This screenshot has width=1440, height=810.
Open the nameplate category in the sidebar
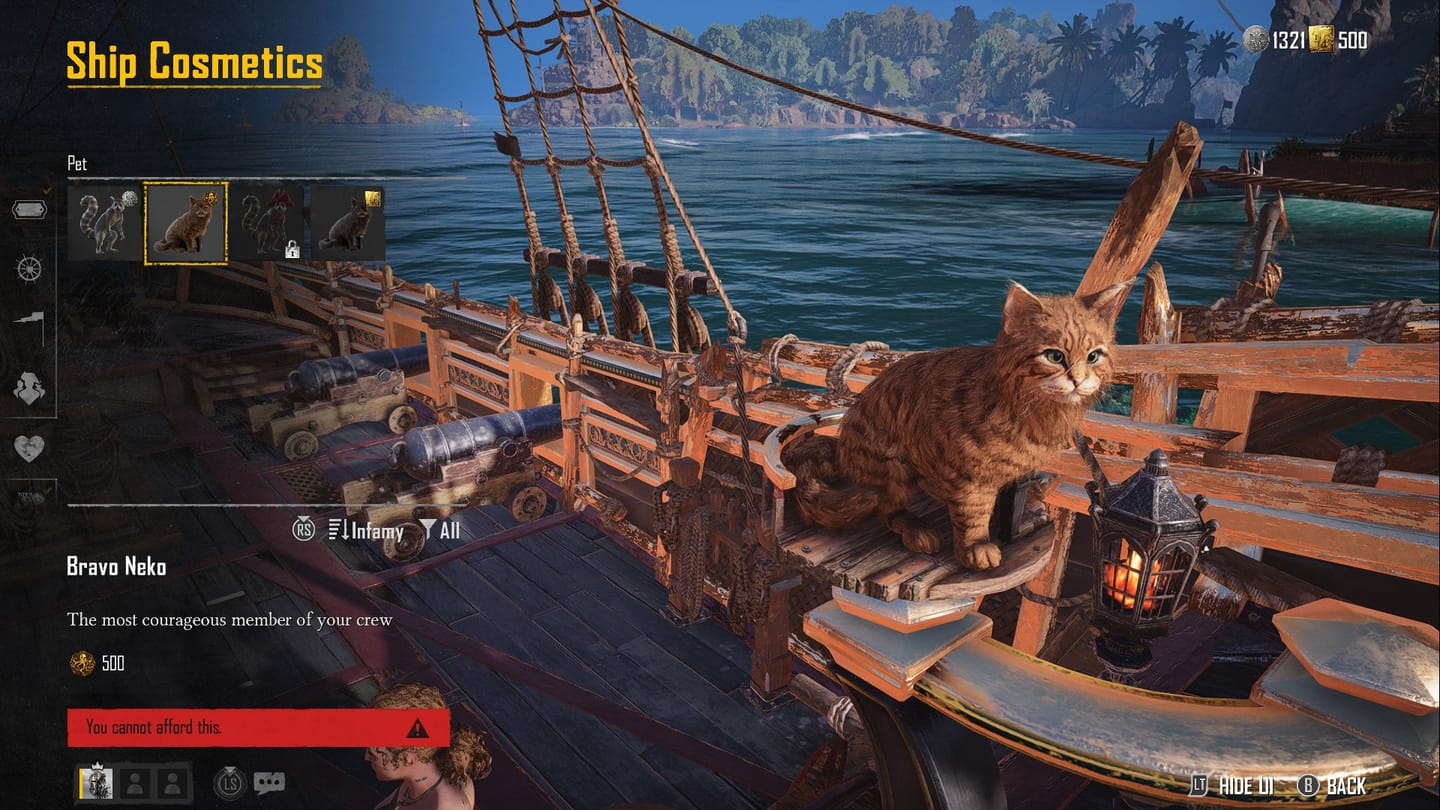point(29,210)
